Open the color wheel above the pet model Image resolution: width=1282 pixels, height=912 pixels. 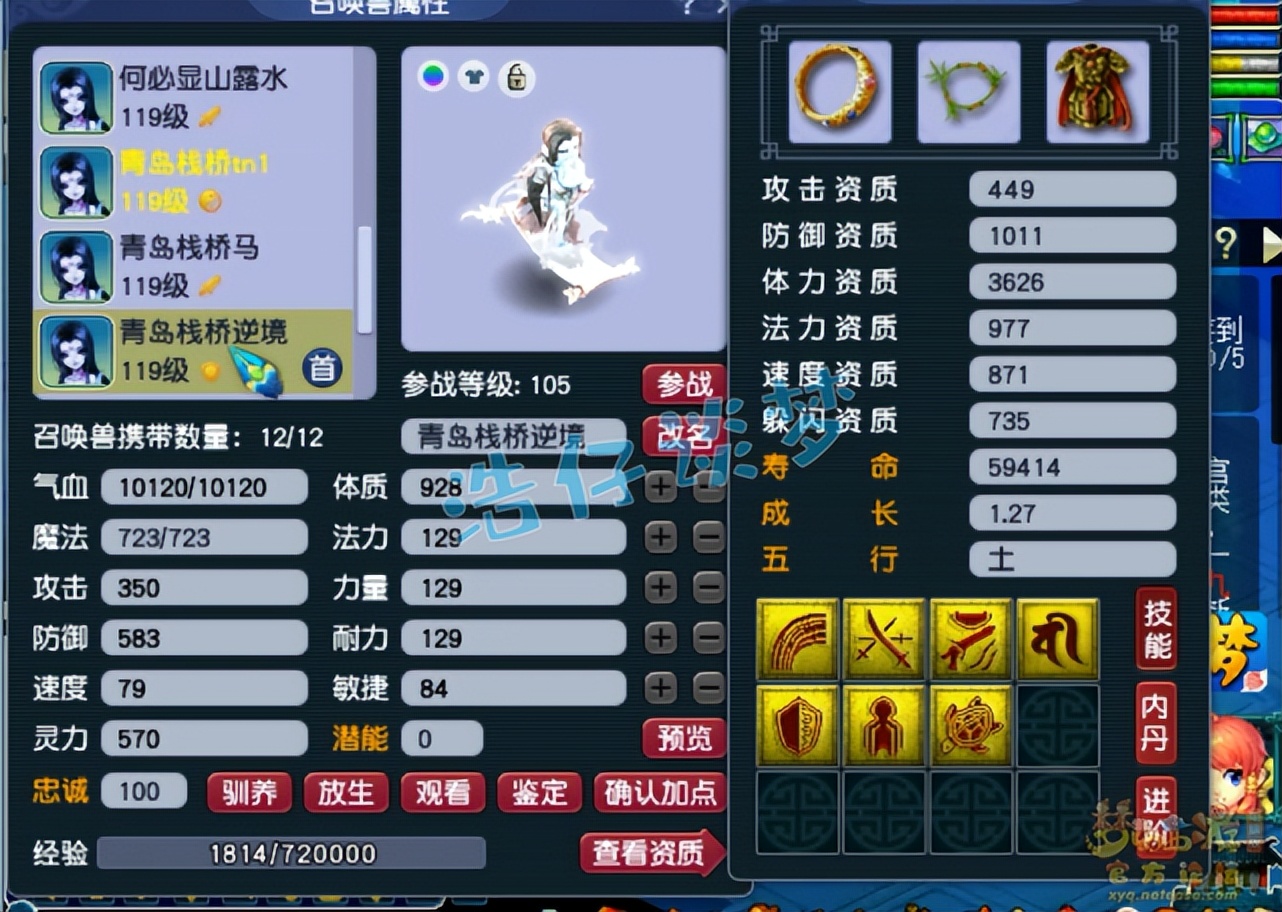click(x=432, y=75)
